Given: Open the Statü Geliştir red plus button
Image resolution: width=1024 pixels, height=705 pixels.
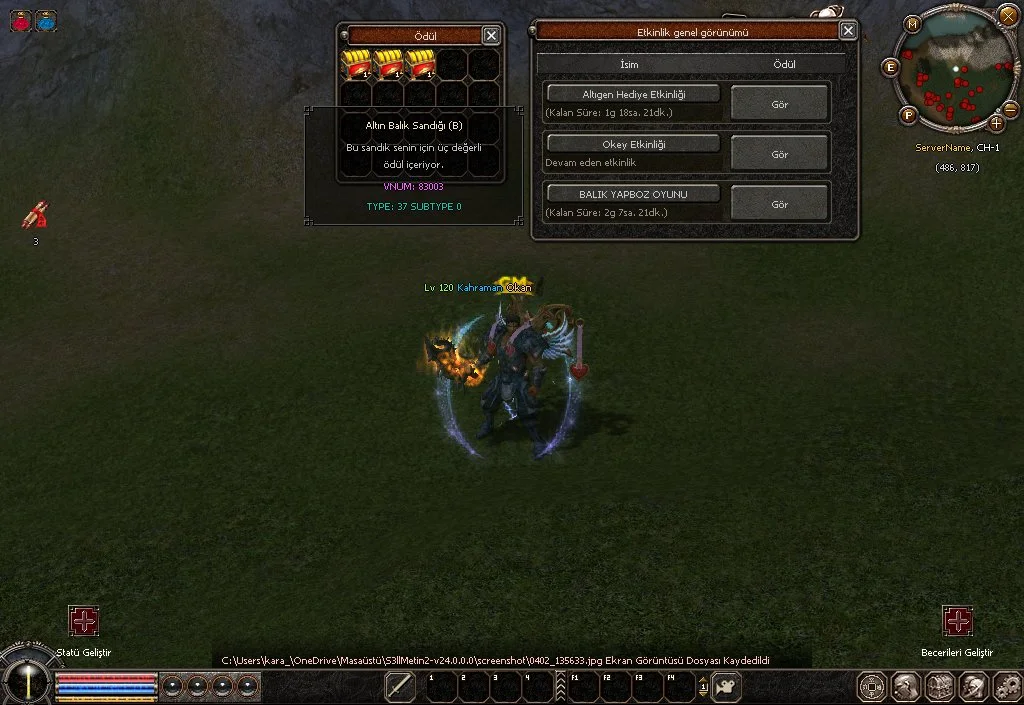Looking at the screenshot, I should tap(84, 621).
